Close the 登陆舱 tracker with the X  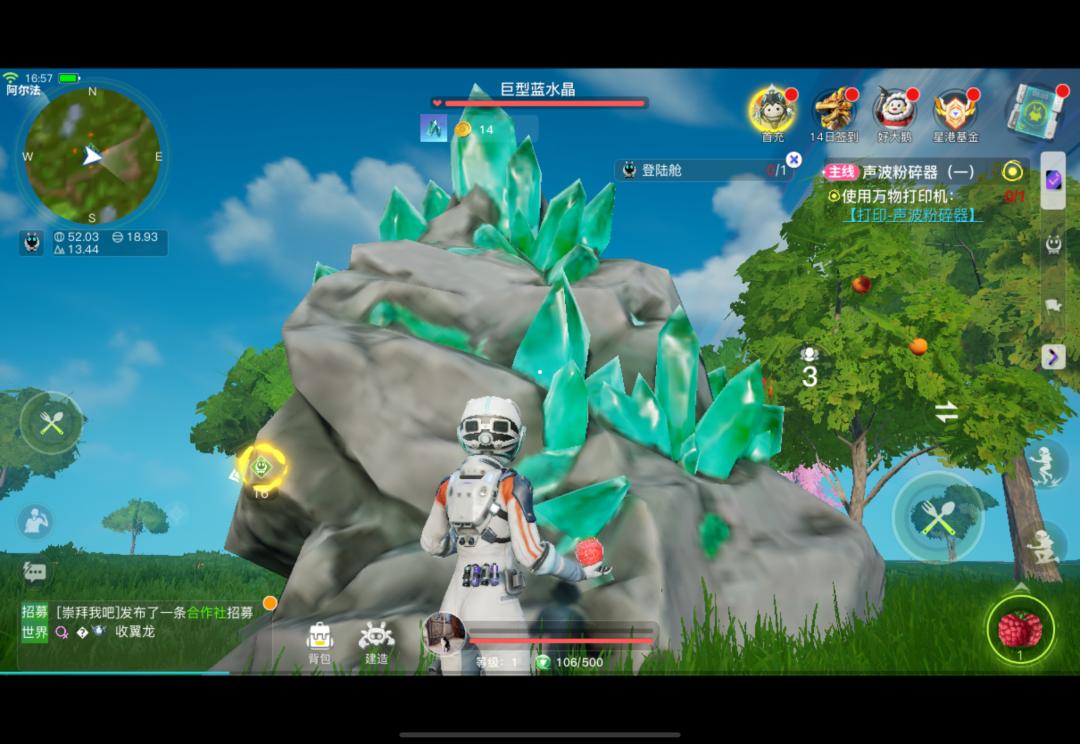pos(793,160)
